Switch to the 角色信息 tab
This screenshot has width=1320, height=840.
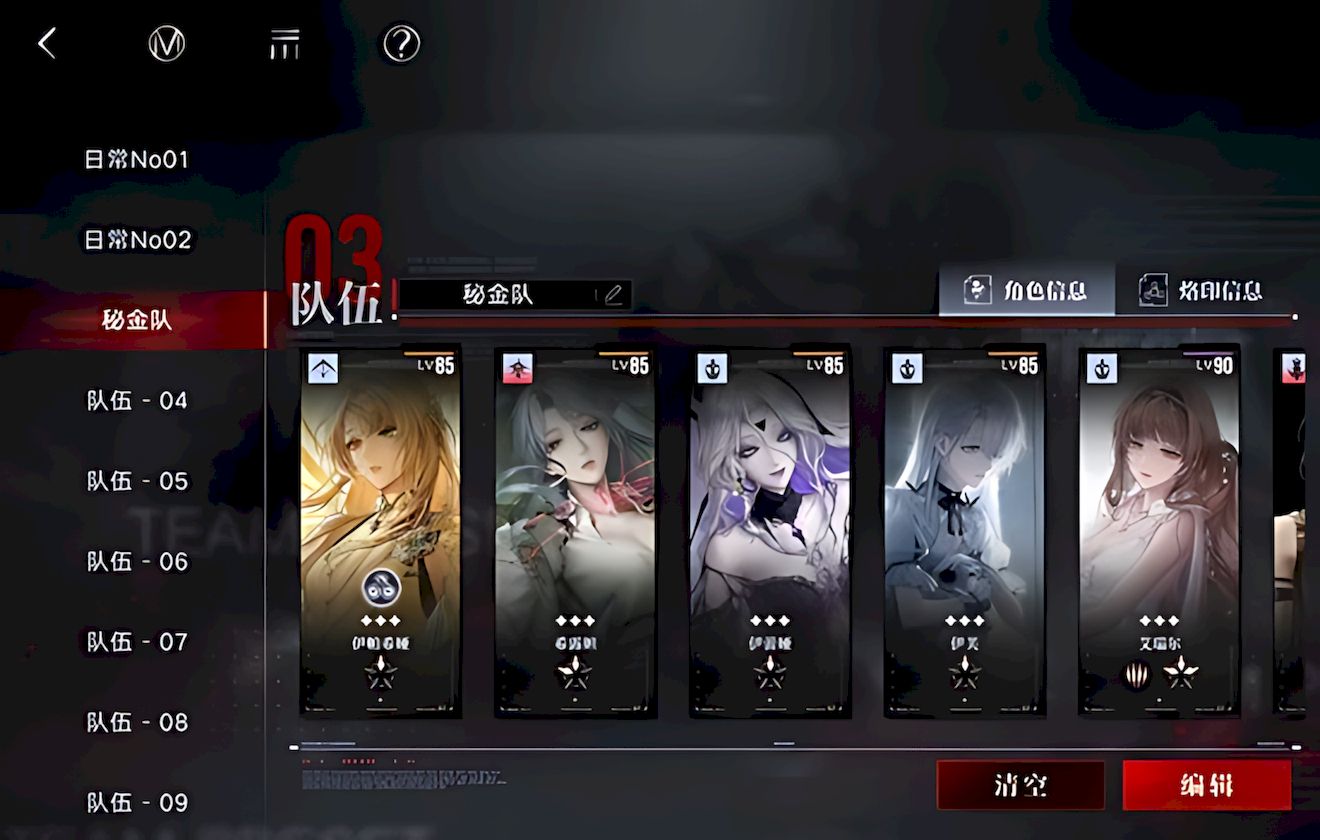(1026, 291)
